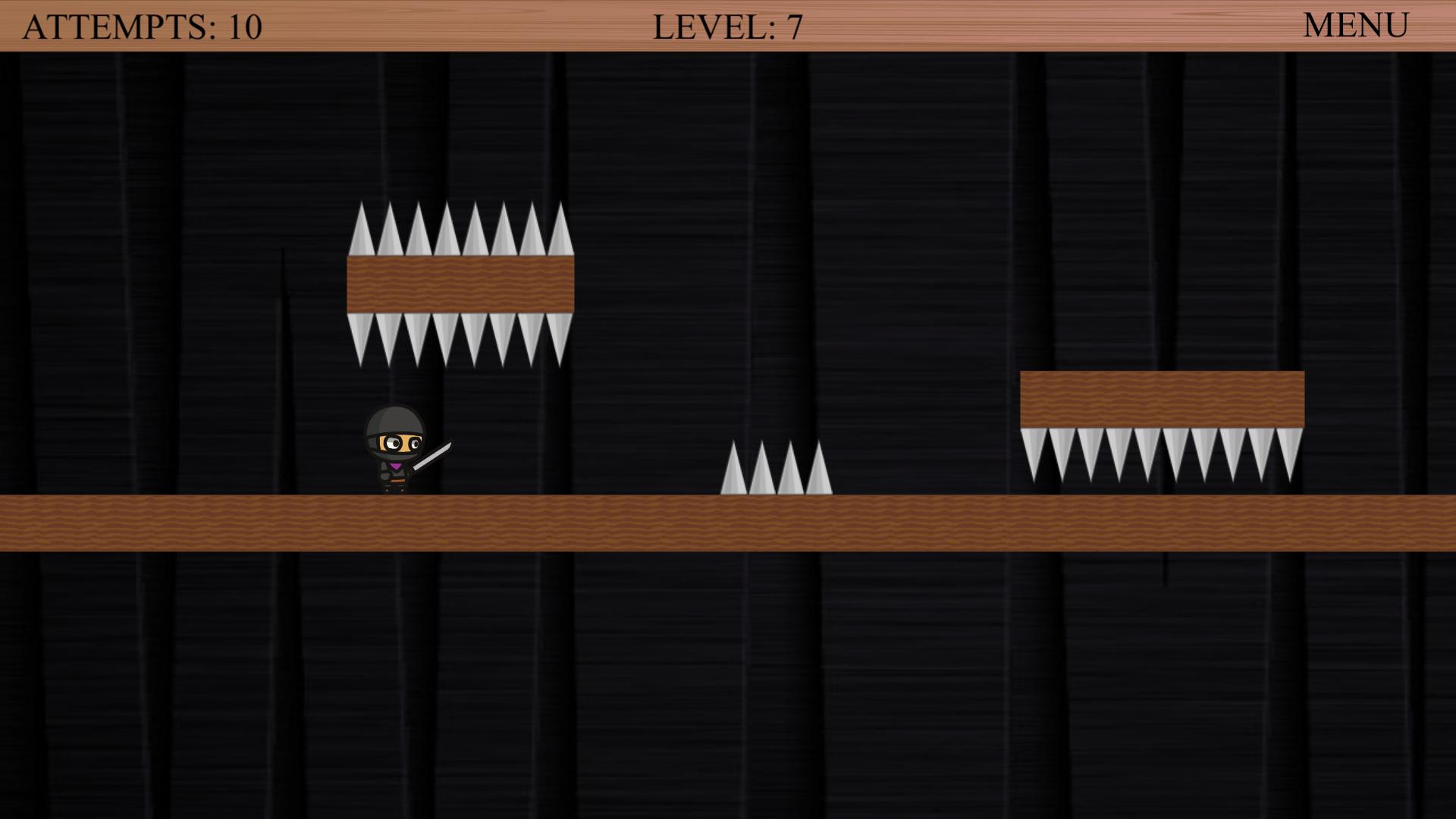Screen dimensions: 1456x819
Task: Click the downward spikes under the floating platform
Action: coord(455,337)
